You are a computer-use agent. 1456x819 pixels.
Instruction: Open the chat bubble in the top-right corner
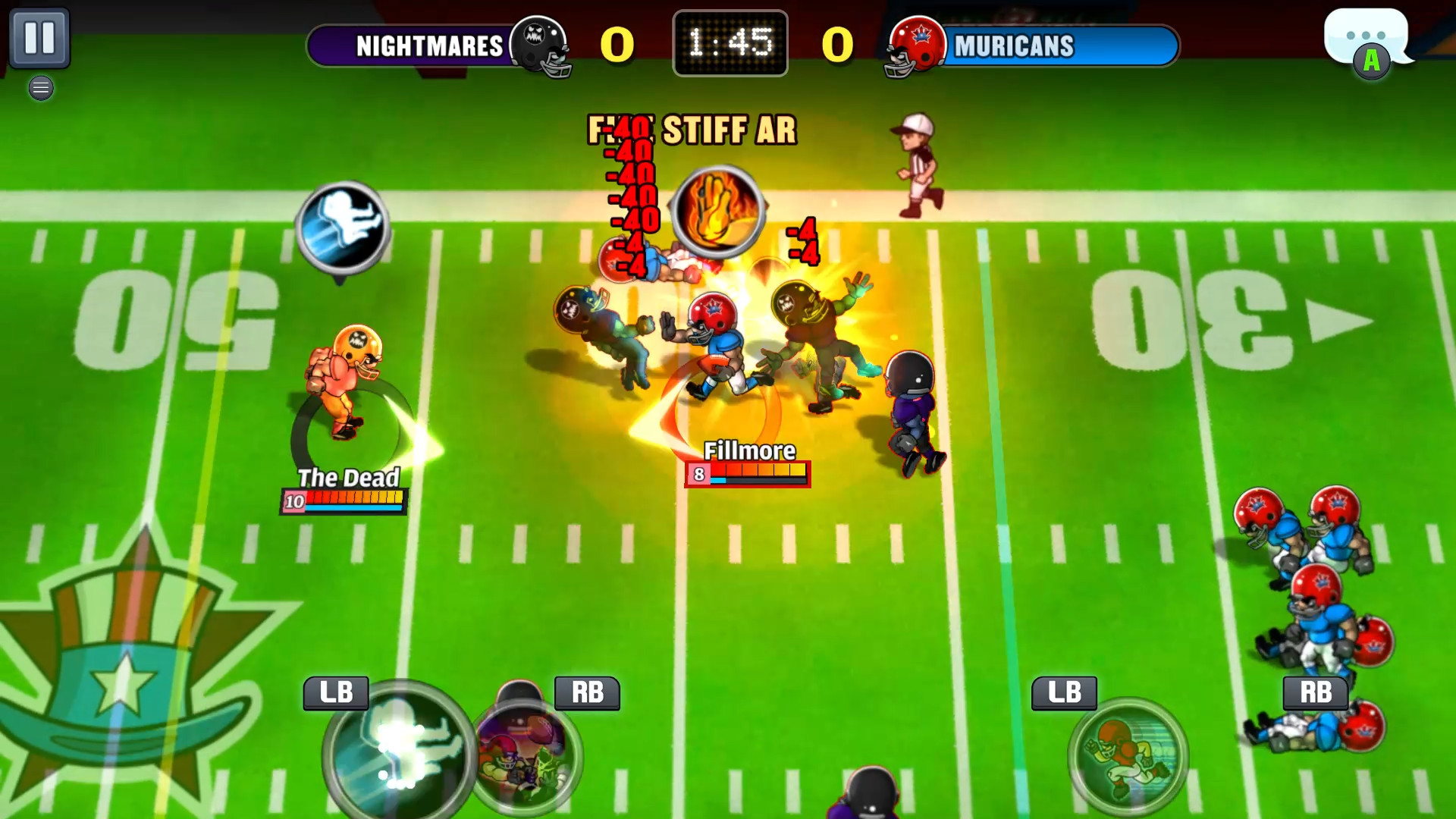tap(1367, 34)
